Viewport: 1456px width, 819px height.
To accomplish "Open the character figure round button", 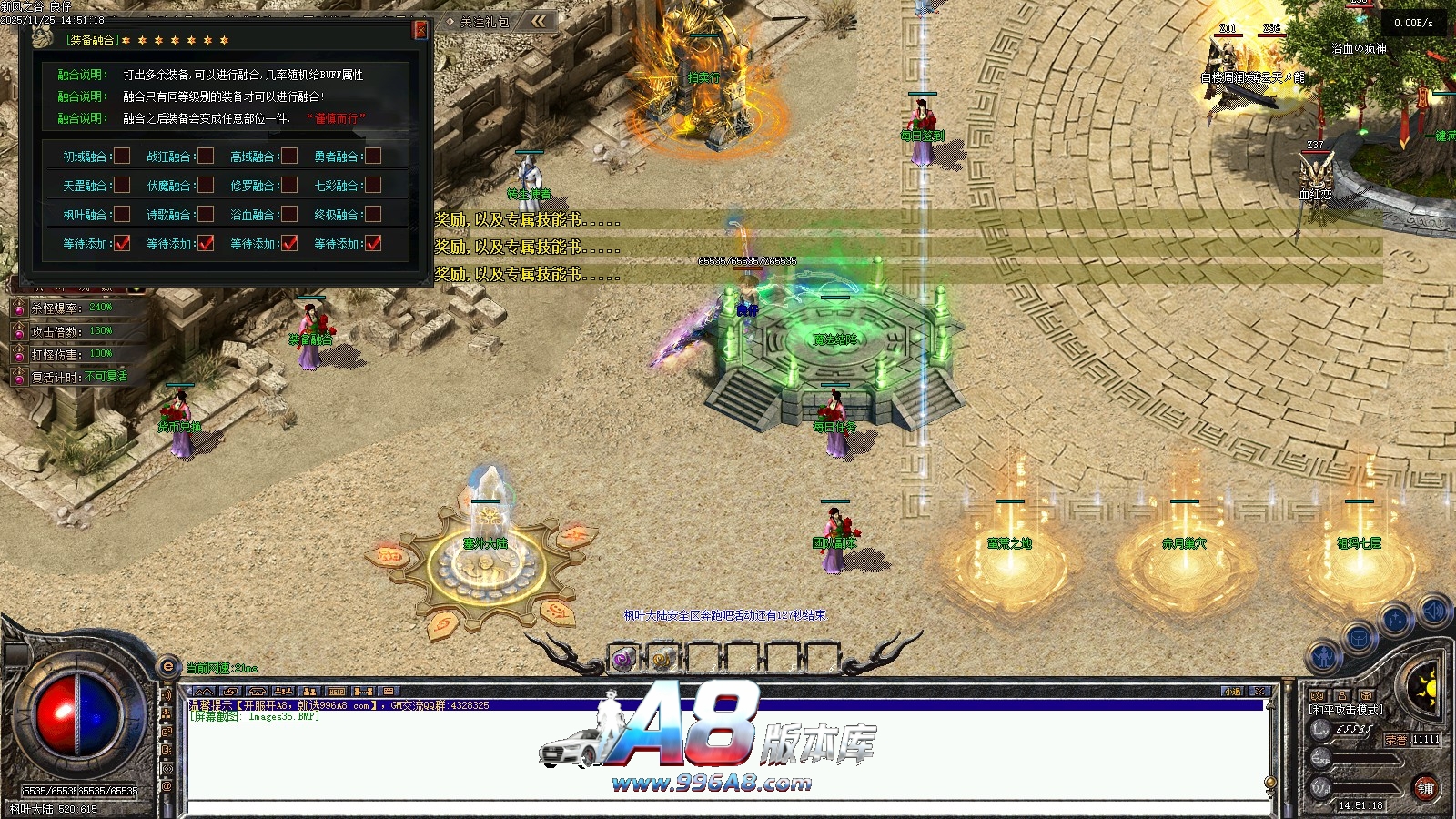I will (x=1324, y=655).
